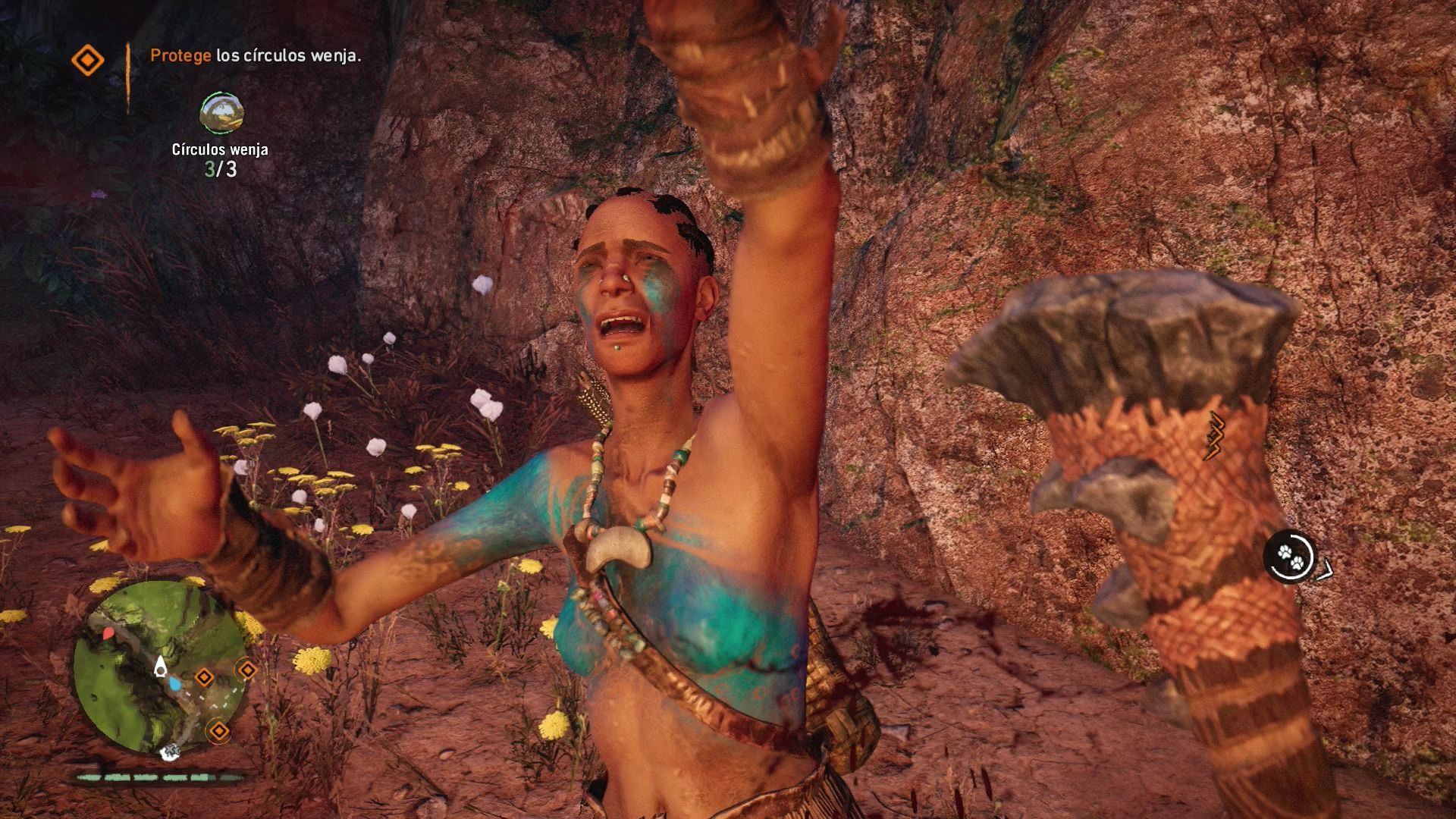Click the white player arrow on minimap
The height and width of the screenshot is (819, 1456).
pos(161,667)
